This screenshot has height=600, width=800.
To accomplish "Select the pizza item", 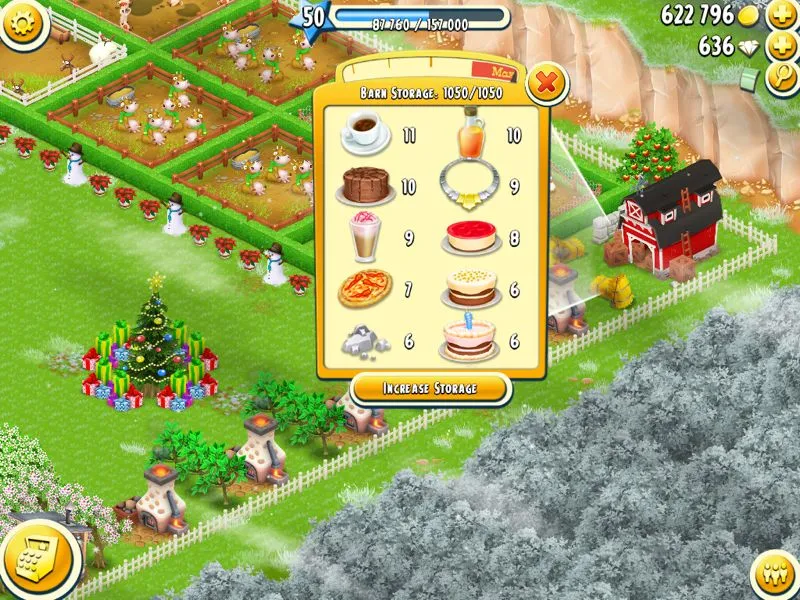I will (x=364, y=290).
